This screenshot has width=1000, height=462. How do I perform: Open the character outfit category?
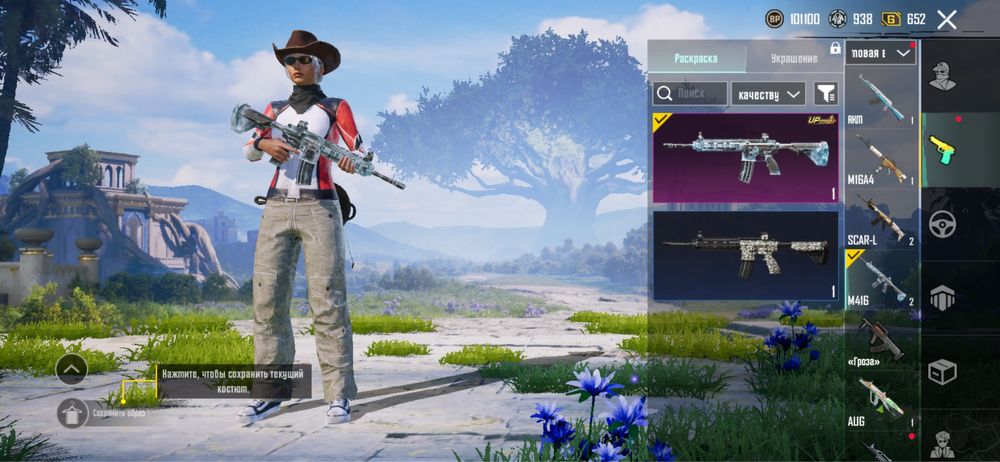[941, 76]
